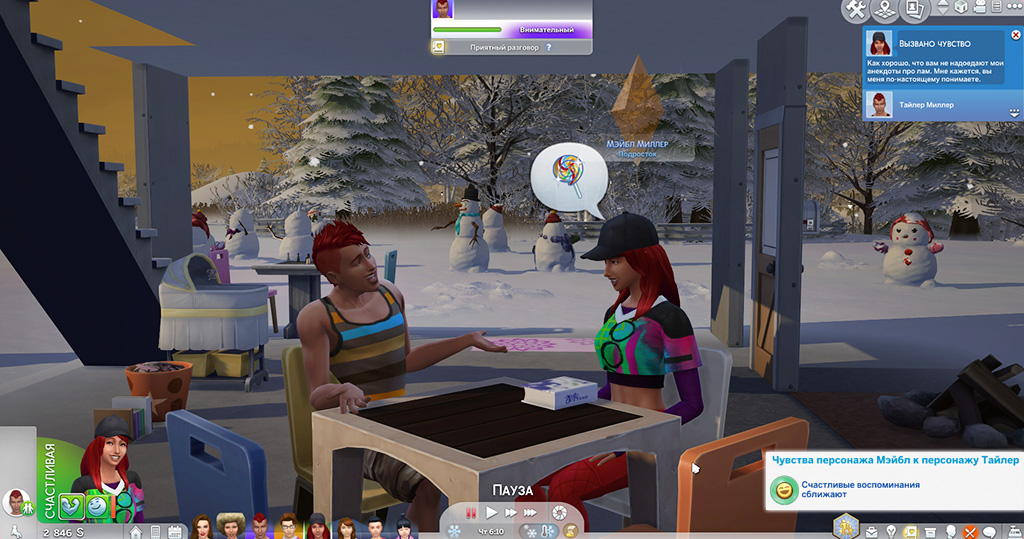Pause the game with the red pause button

(x=470, y=513)
